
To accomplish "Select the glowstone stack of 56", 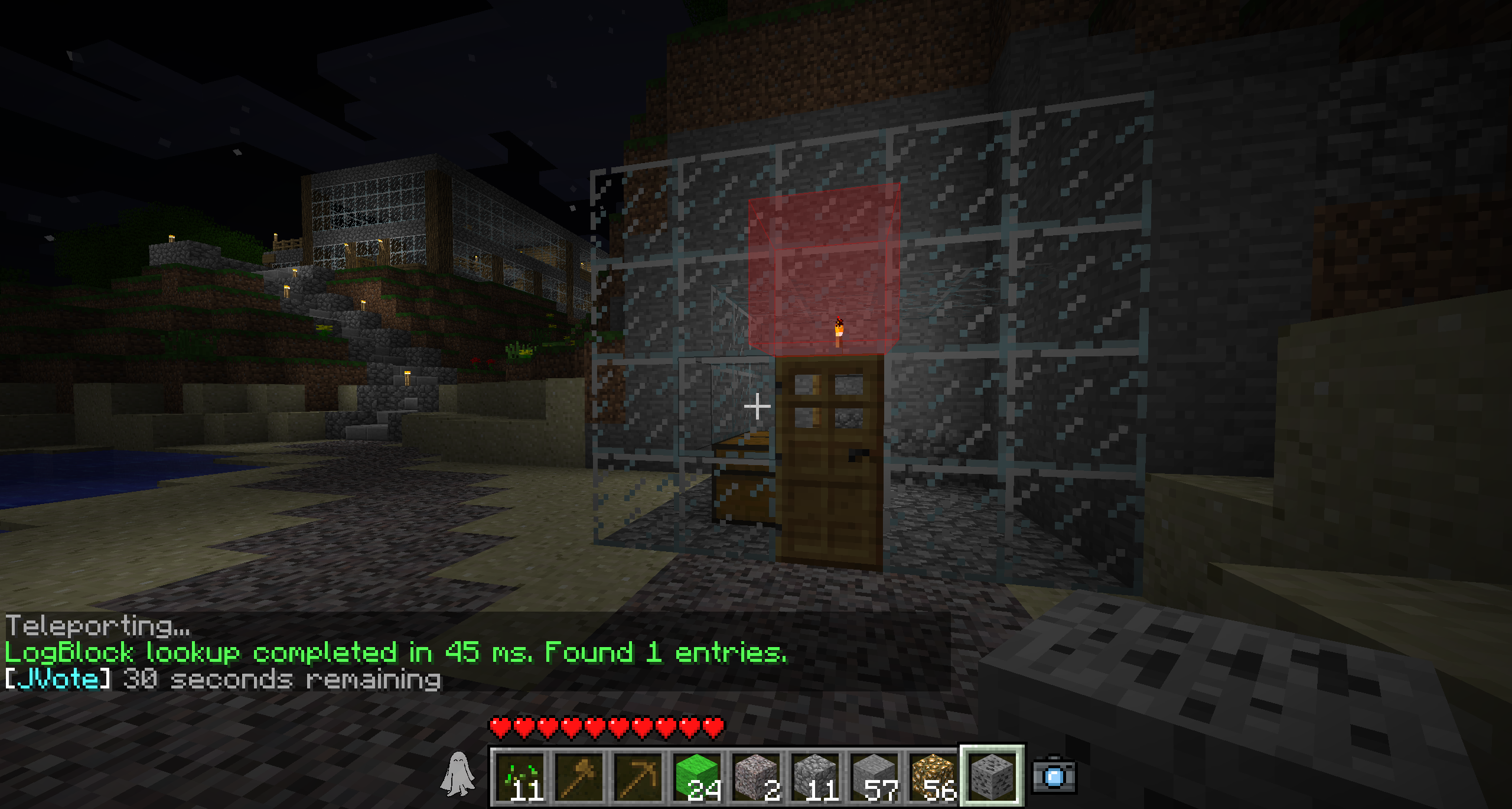I will tap(934, 776).
